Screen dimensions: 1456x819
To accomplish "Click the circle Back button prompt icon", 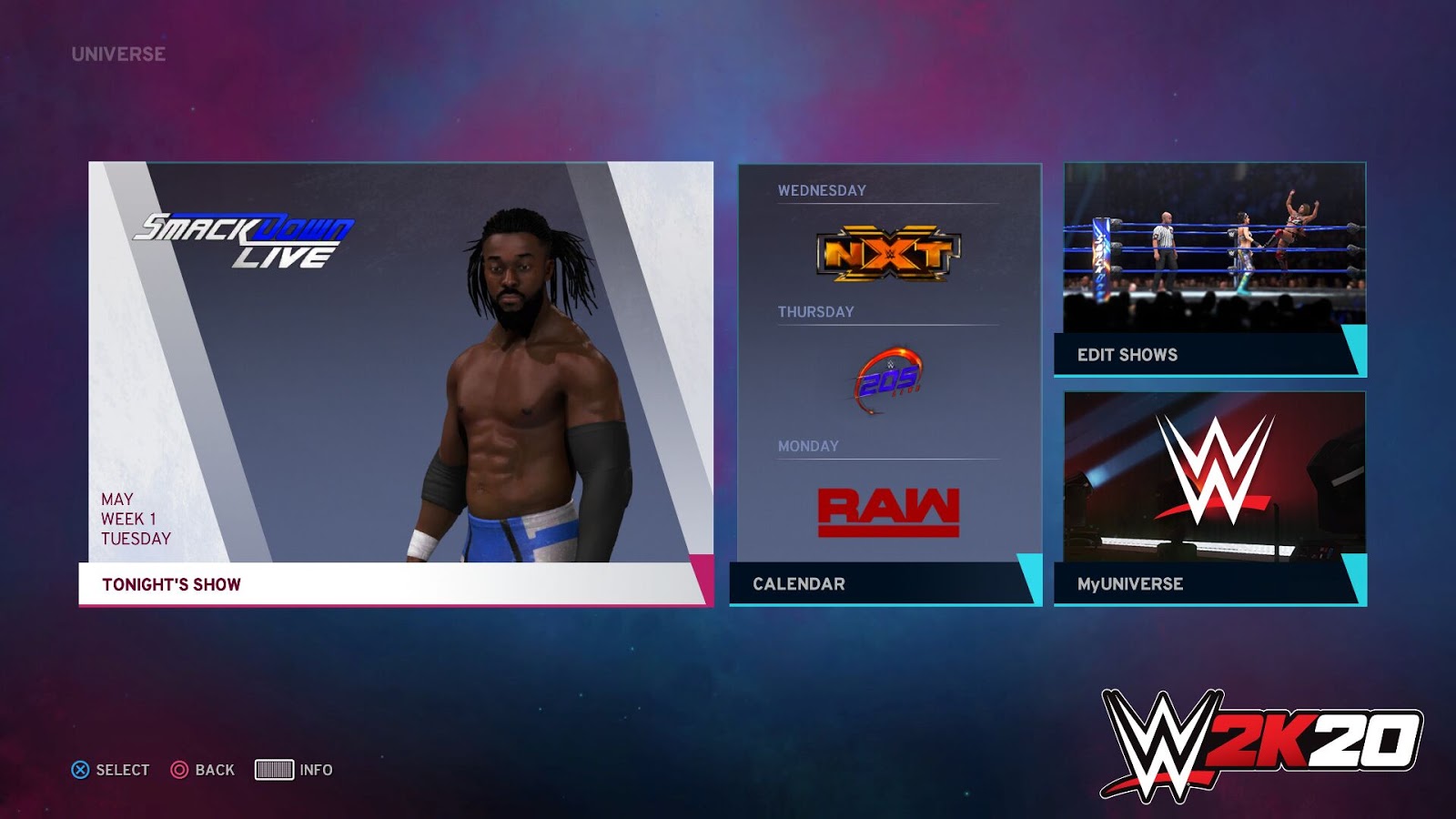I will [181, 769].
